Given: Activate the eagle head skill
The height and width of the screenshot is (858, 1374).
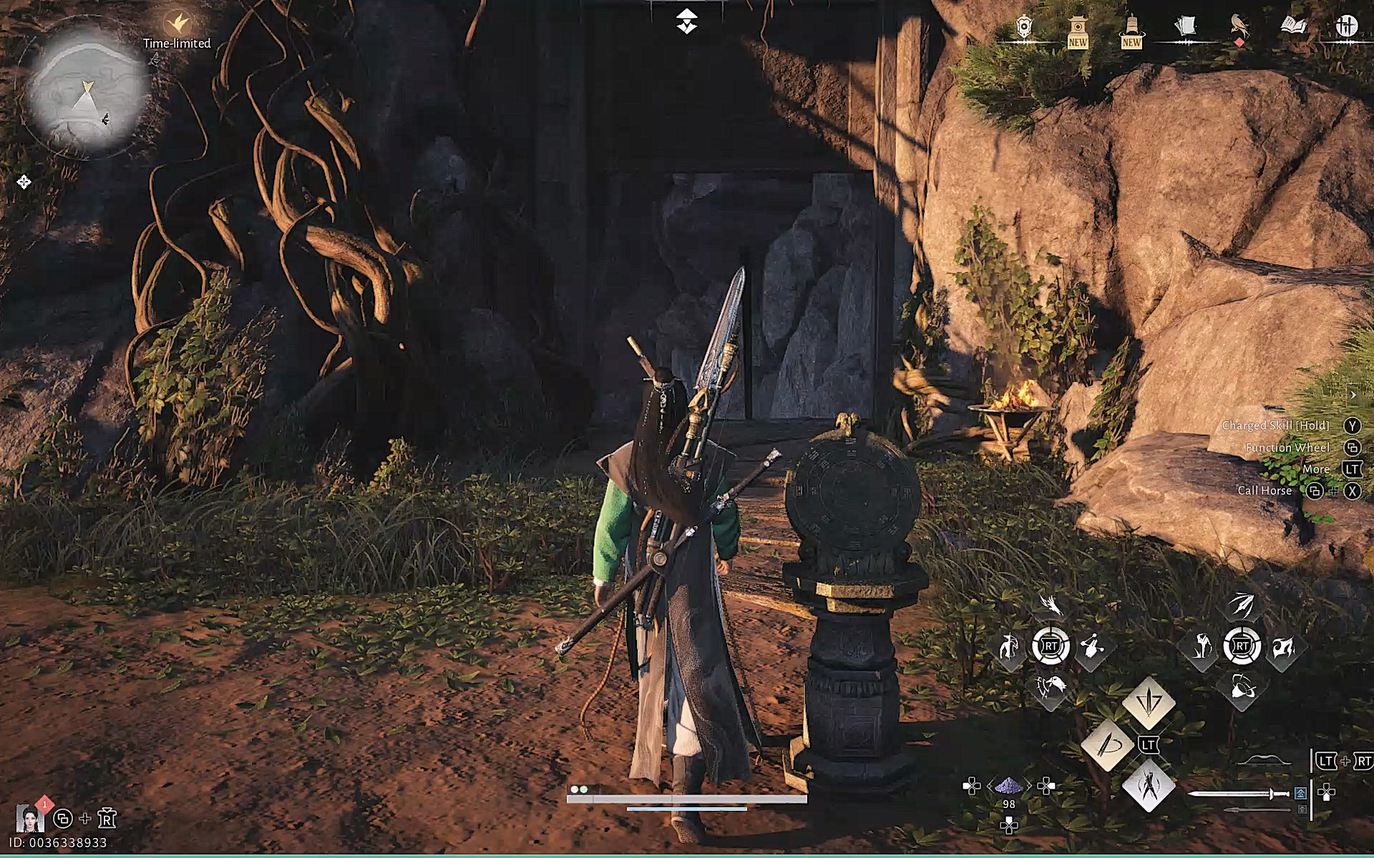Looking at the screenshot, I should (1050, 686).
